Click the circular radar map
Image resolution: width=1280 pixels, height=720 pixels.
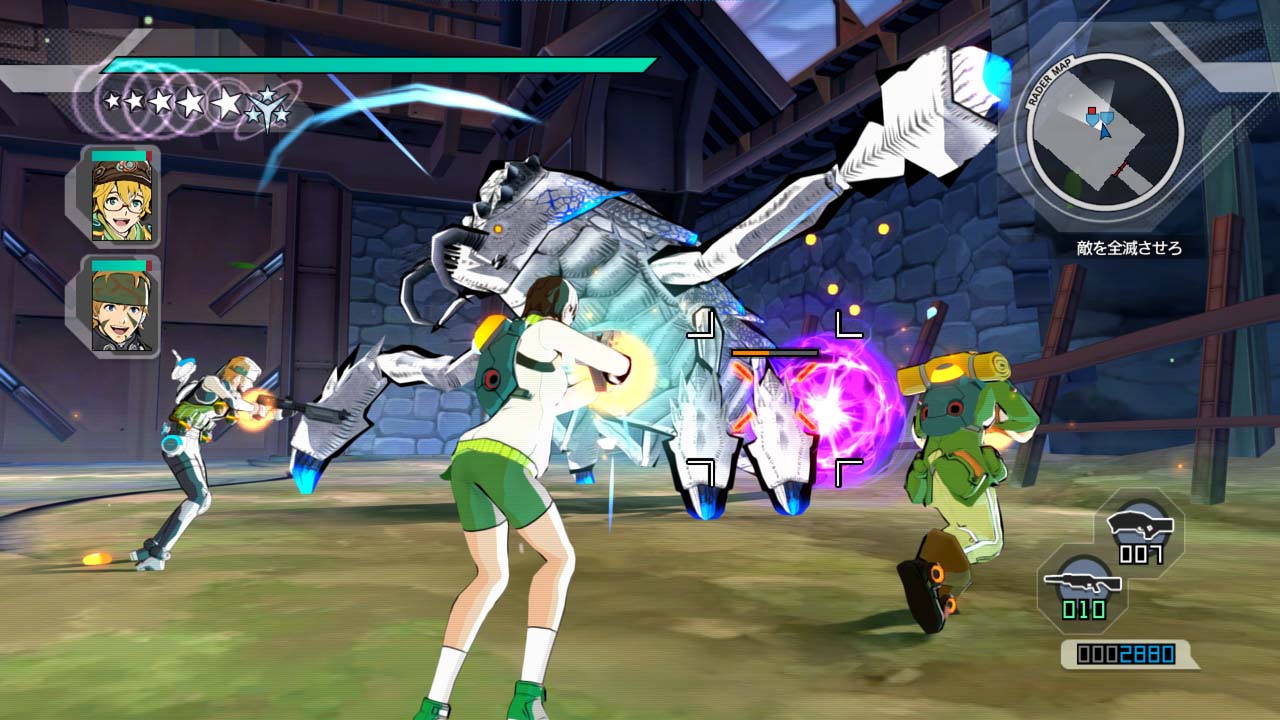click(1105, 132)
